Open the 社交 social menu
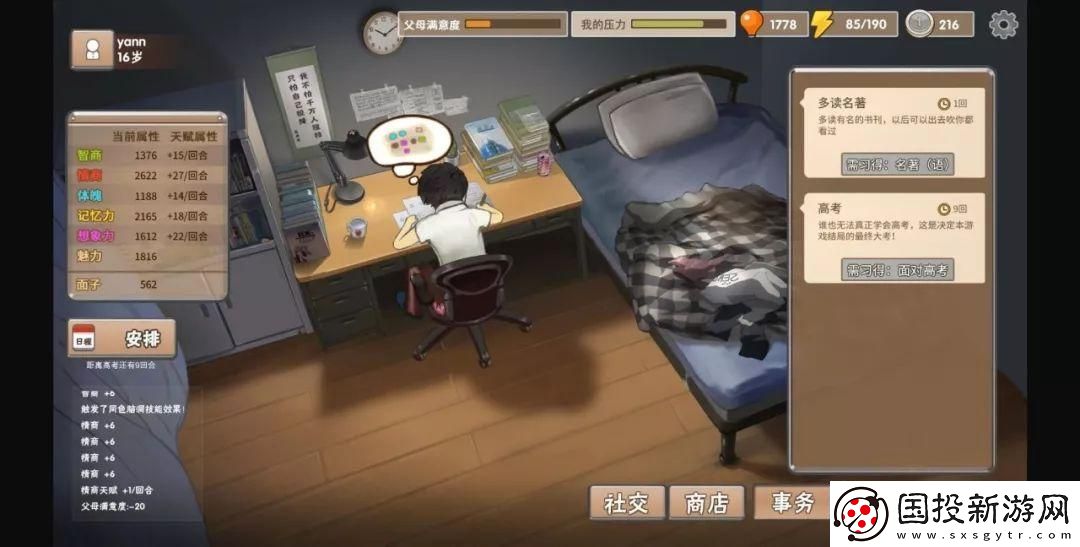This screenshot has width=1080, height=547. point(627,503)
